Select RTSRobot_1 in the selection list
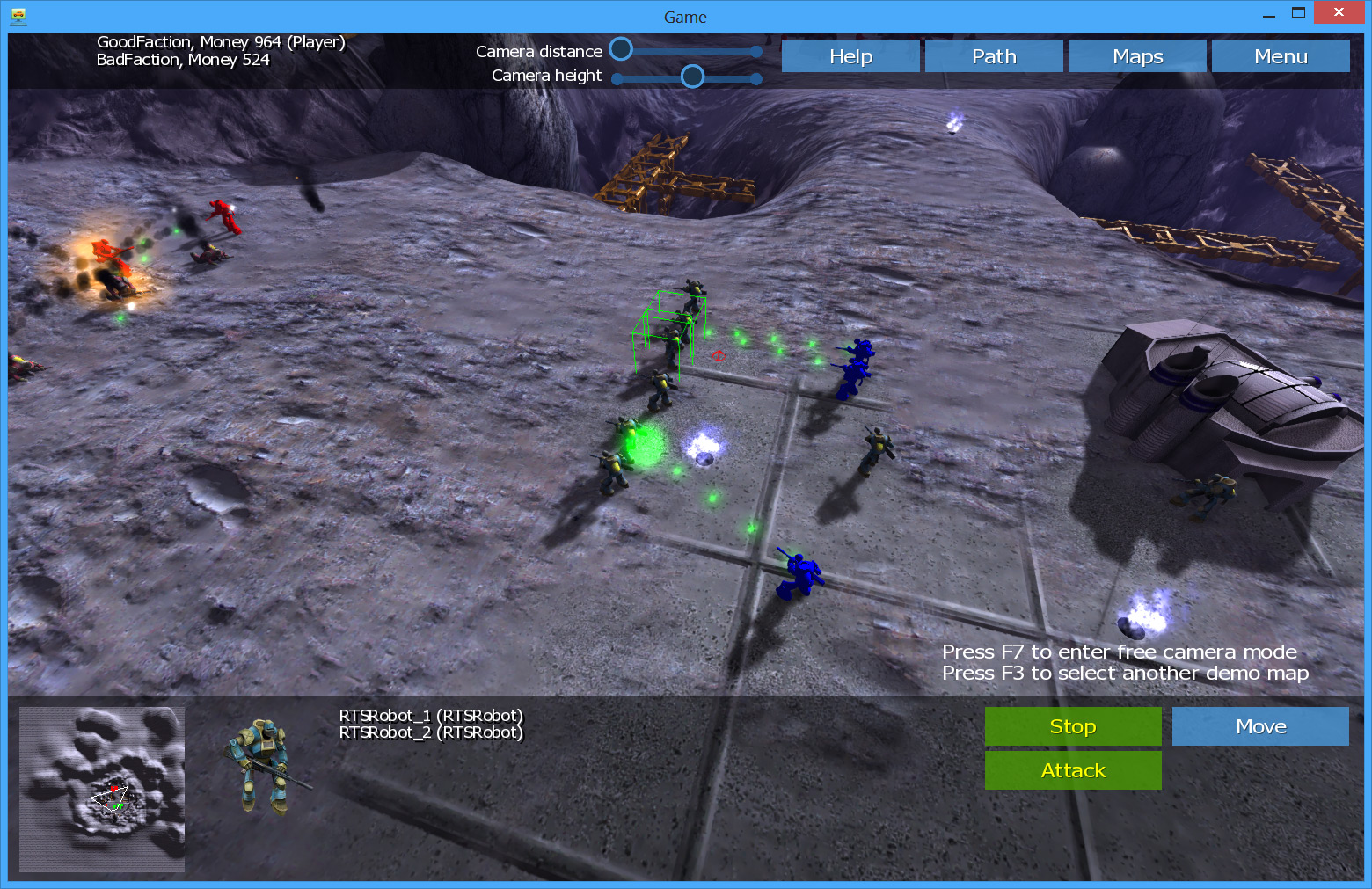This screenshot has height=889, width=1372. point(431,716)
